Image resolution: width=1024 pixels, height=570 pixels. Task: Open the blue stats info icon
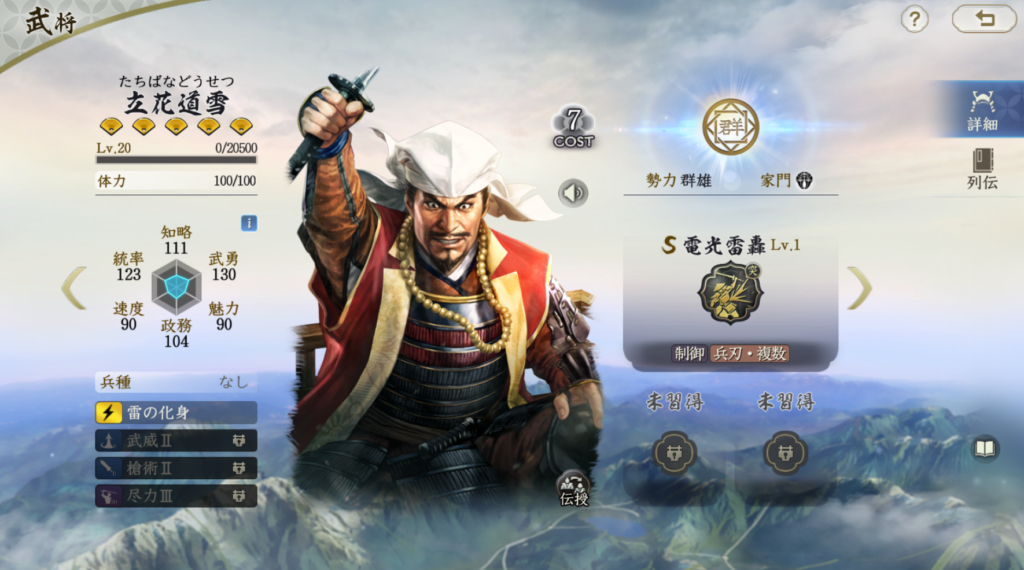249,223
